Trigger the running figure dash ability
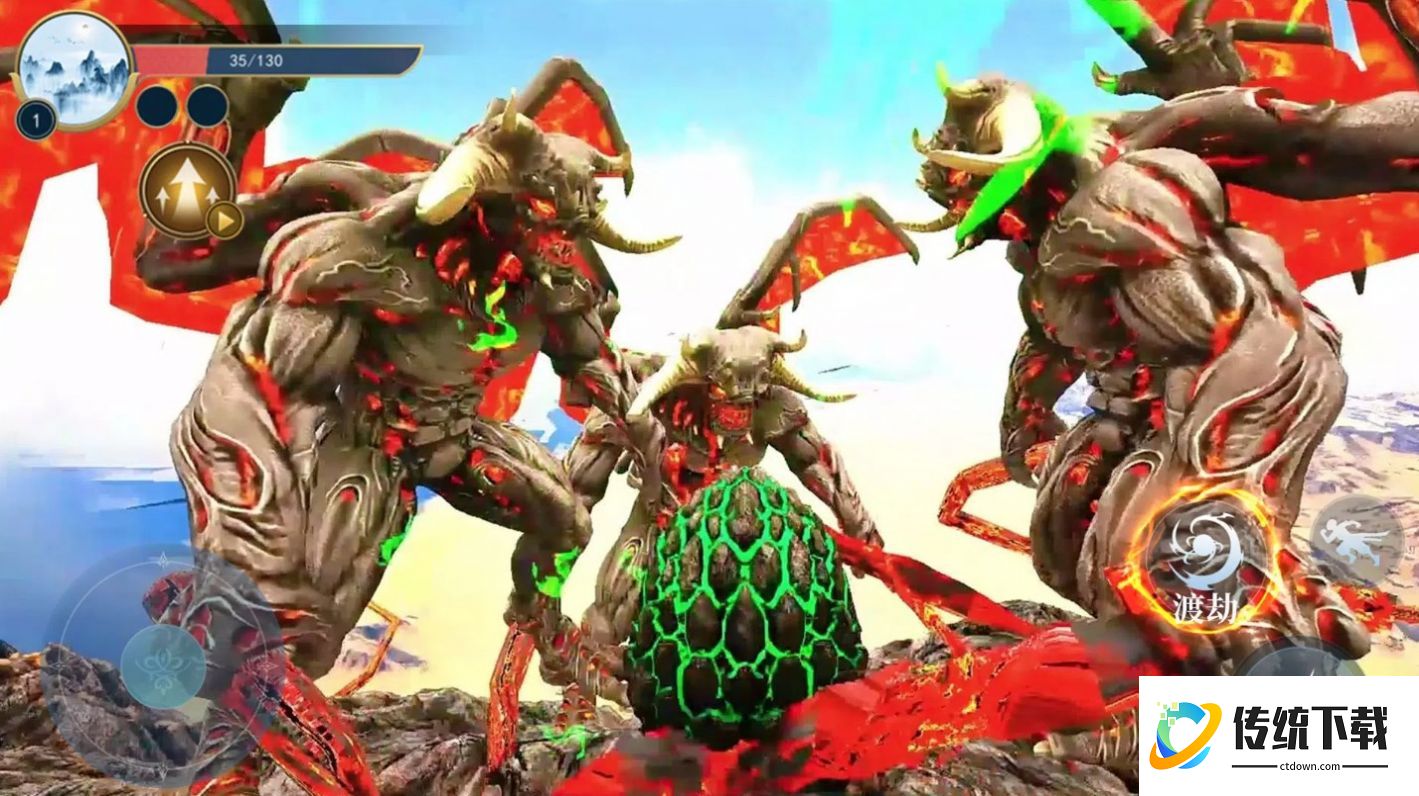This screenshot has height=796, width=1419. click(x=1356, y=541)
